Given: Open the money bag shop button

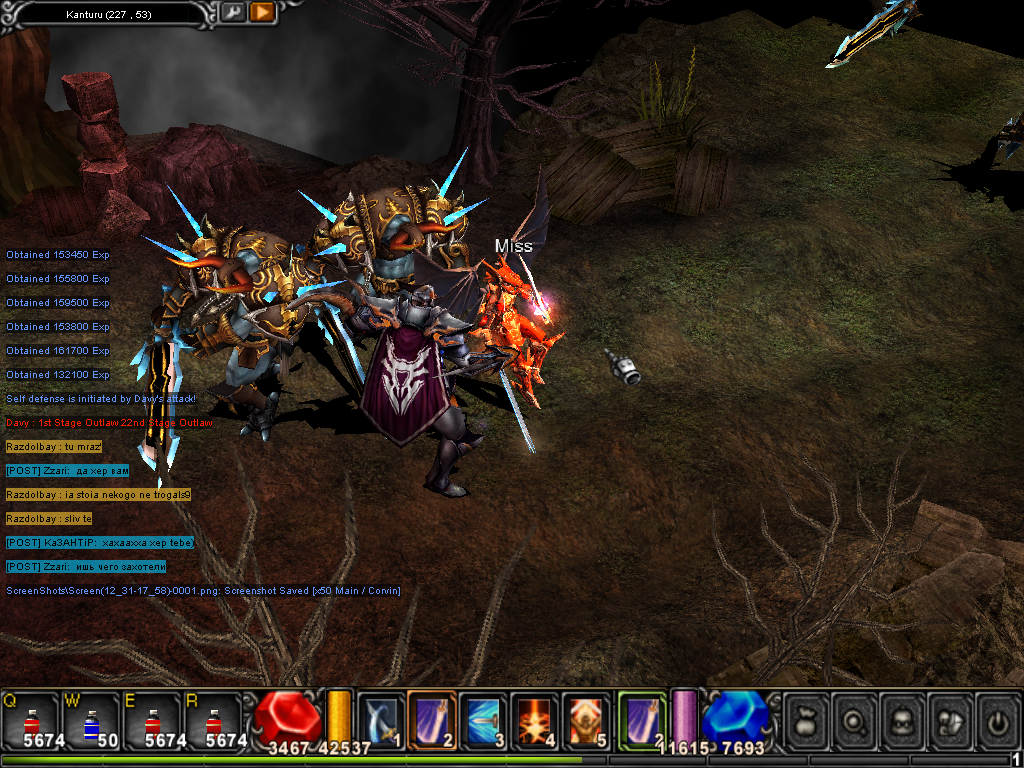Looking at the screenshot, I should pos(806,720).
